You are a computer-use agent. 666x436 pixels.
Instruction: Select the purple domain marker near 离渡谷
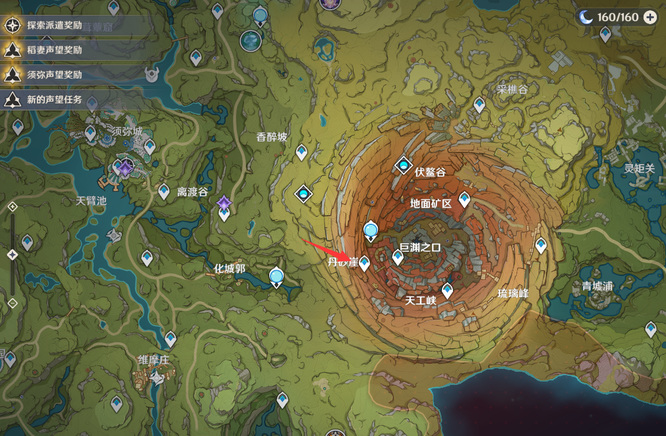(x=225, y=204)
